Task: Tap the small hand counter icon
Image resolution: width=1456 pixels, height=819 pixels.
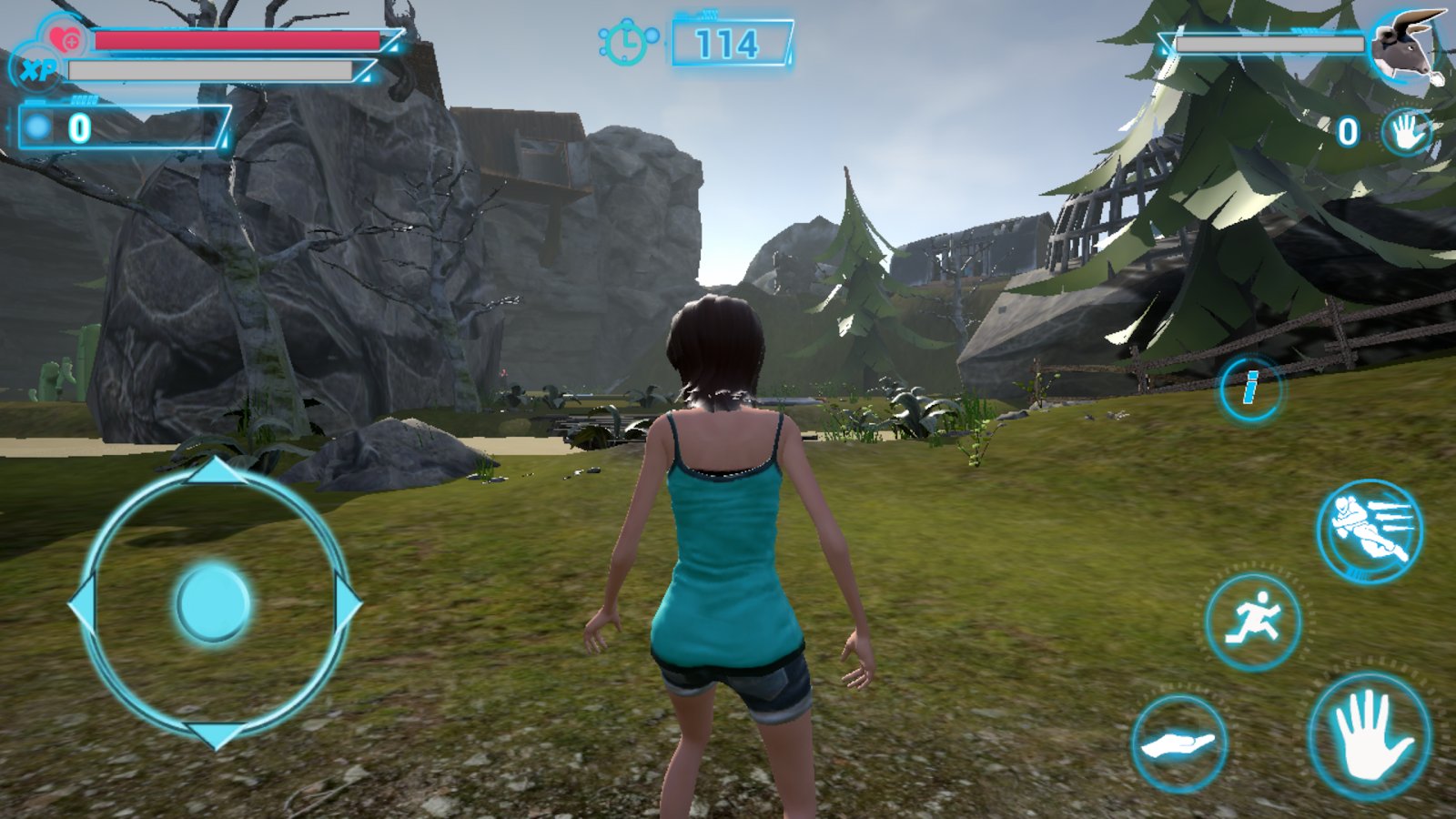Action: tap(1404, 133)
